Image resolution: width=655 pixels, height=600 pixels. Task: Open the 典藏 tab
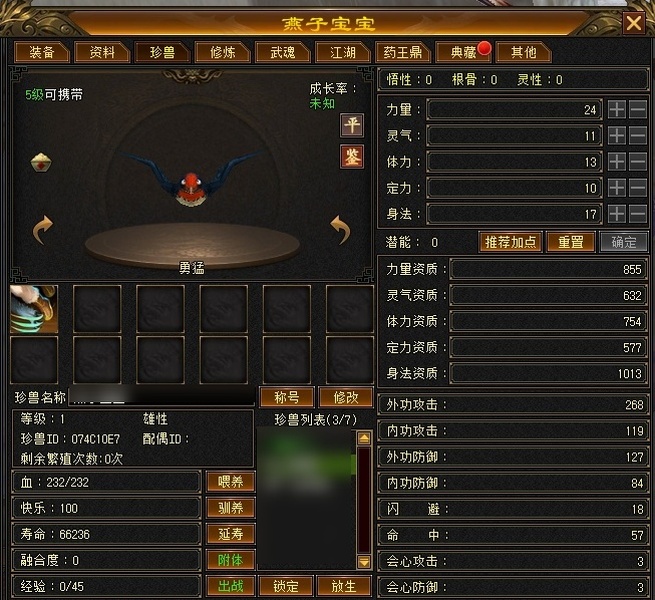(462, 52)
